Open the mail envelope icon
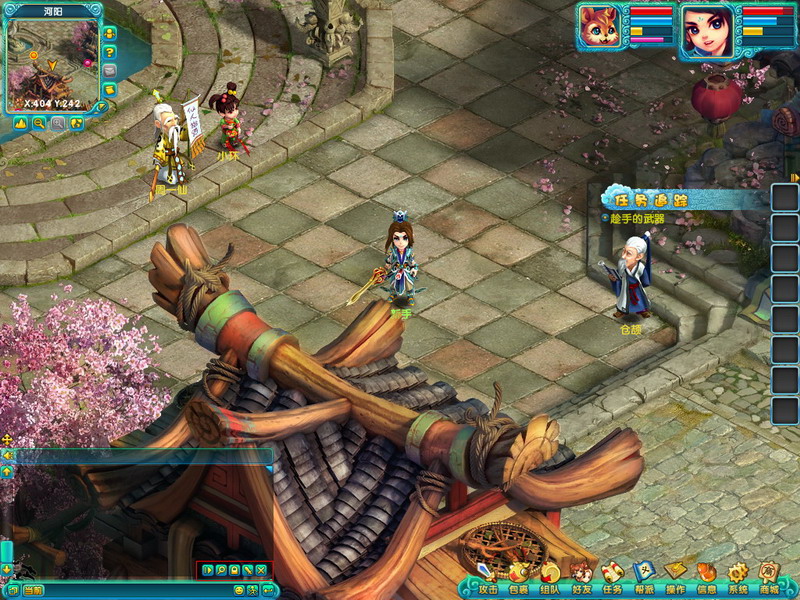Screen dimensions: 800x600 click(108, 70)
